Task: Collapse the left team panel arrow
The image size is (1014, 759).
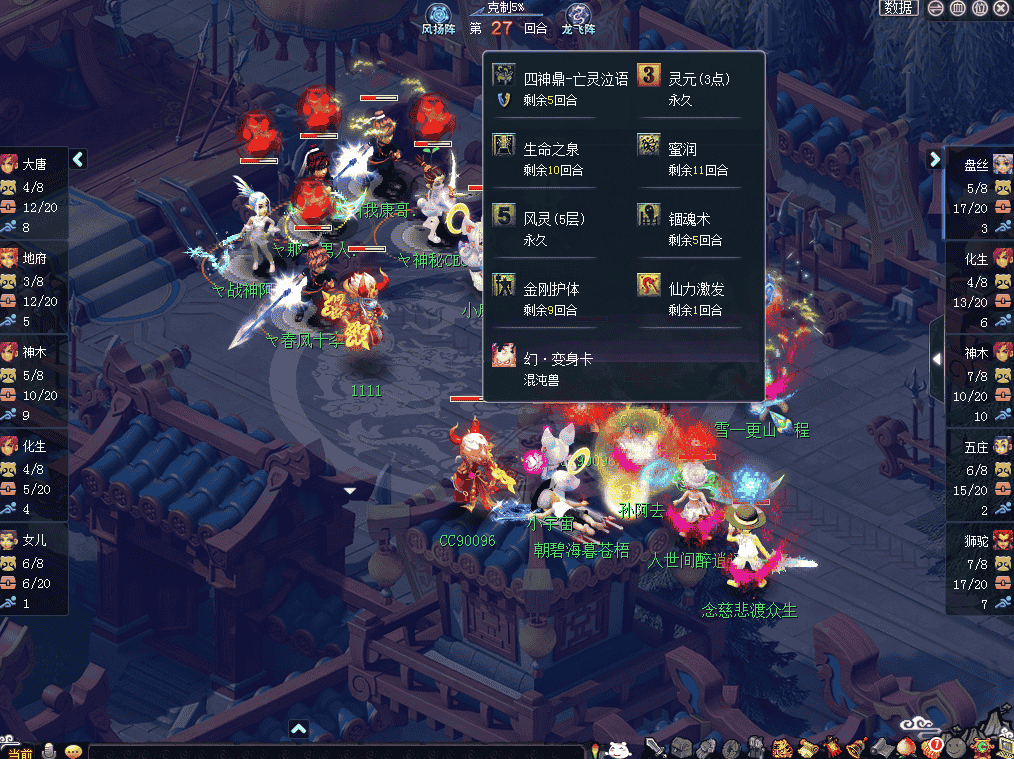Action: (79, 159)
